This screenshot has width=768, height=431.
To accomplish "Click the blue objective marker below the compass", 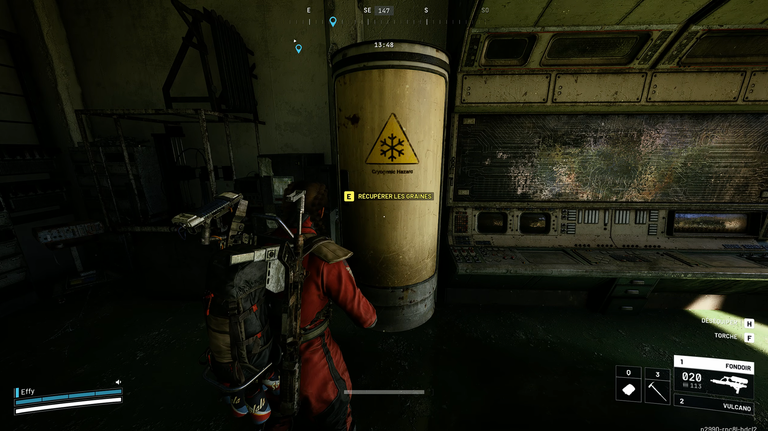I will [x=298, y=48].
